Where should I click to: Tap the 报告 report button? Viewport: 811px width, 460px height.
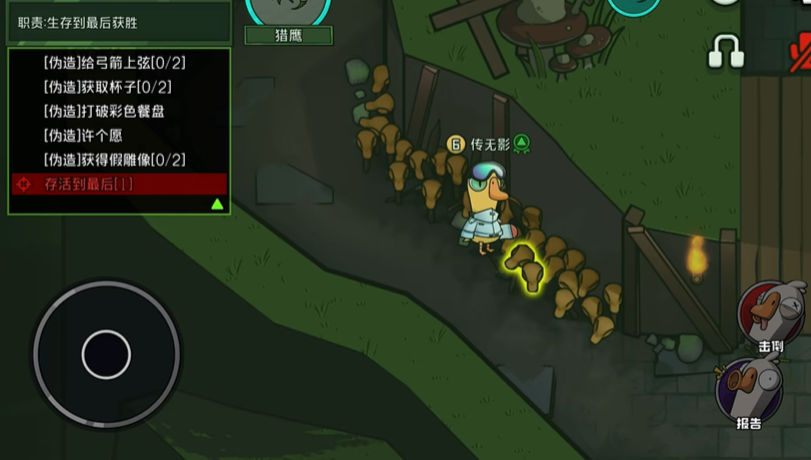[748, 390]
